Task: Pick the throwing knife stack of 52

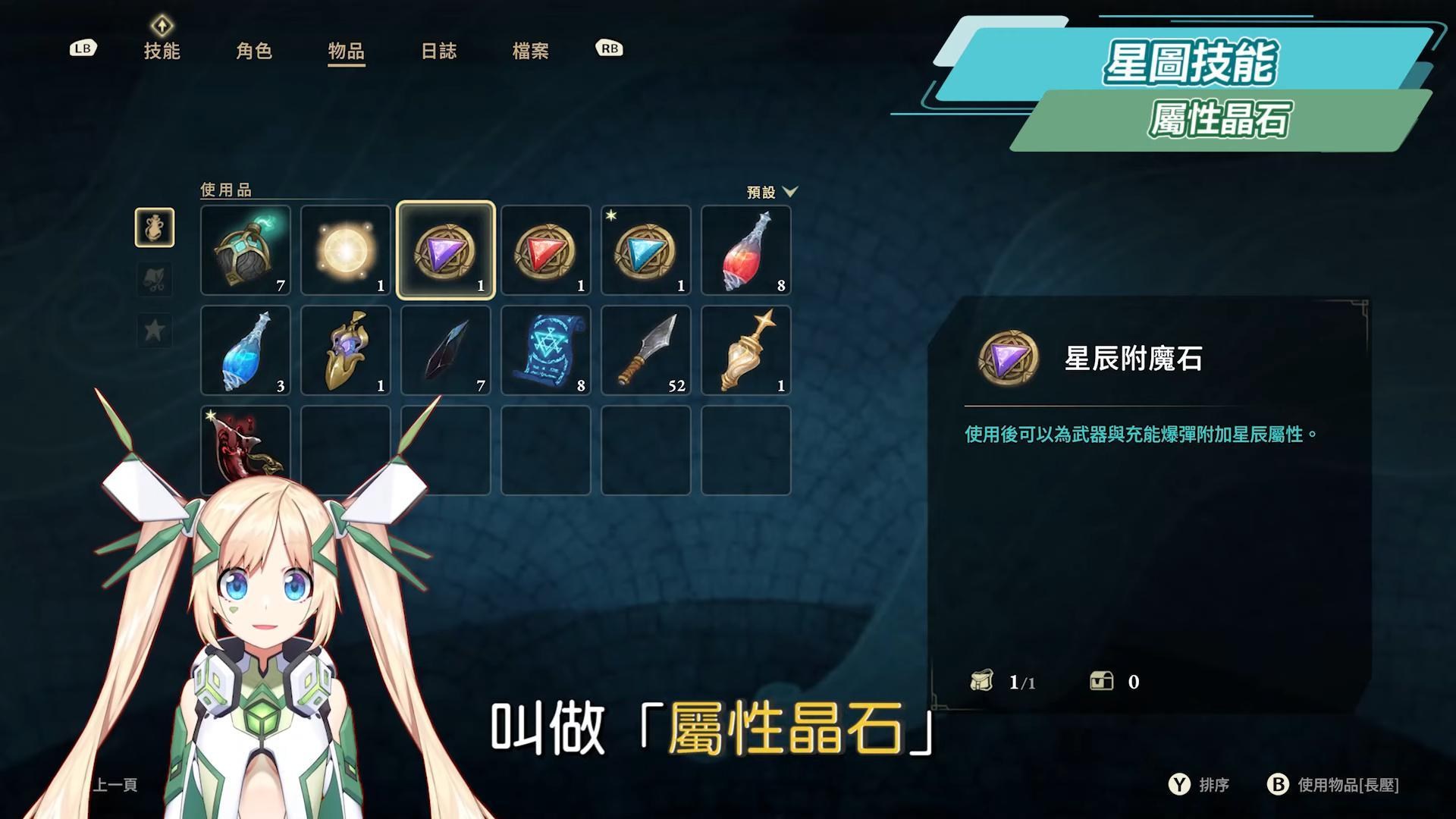Action: click(646, 351)
